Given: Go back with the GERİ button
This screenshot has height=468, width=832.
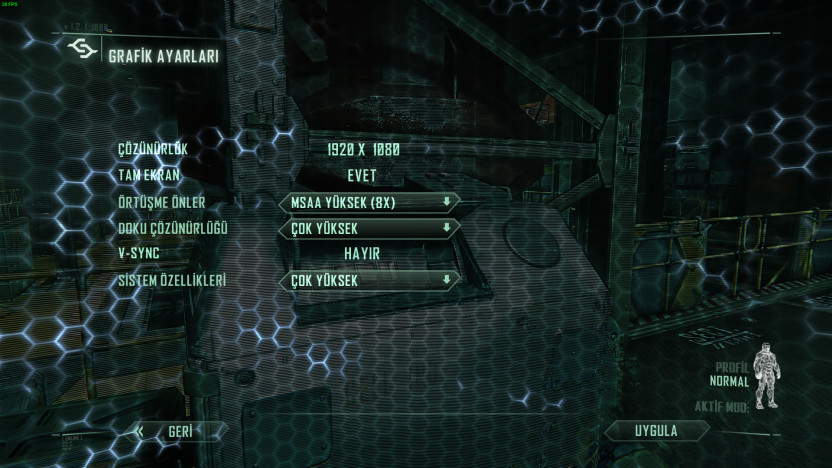Looking at the screenshot, I should pyautogui.click(x=180, y=432).
